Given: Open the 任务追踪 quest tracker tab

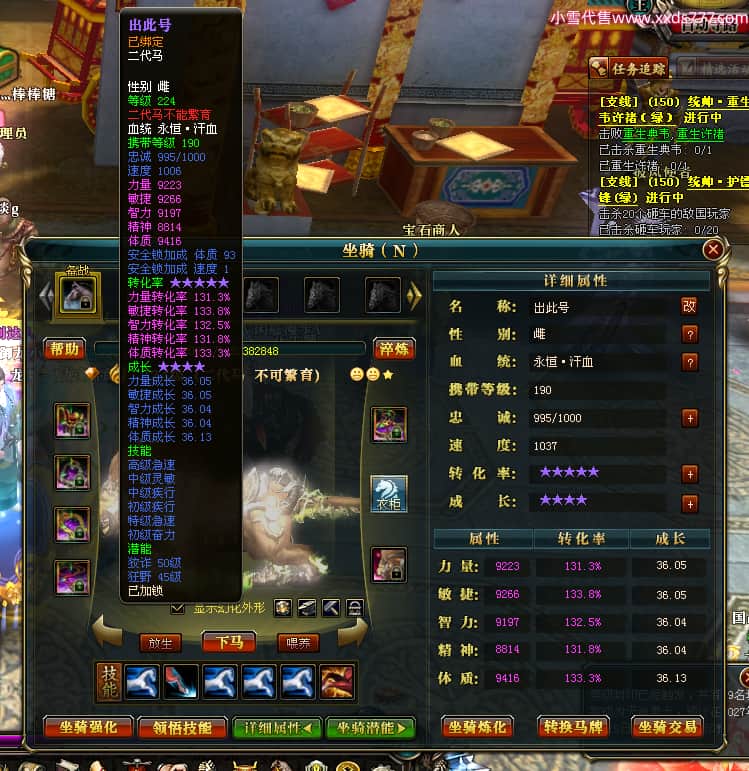Looking at the screenshot, I should coord(627,68).
